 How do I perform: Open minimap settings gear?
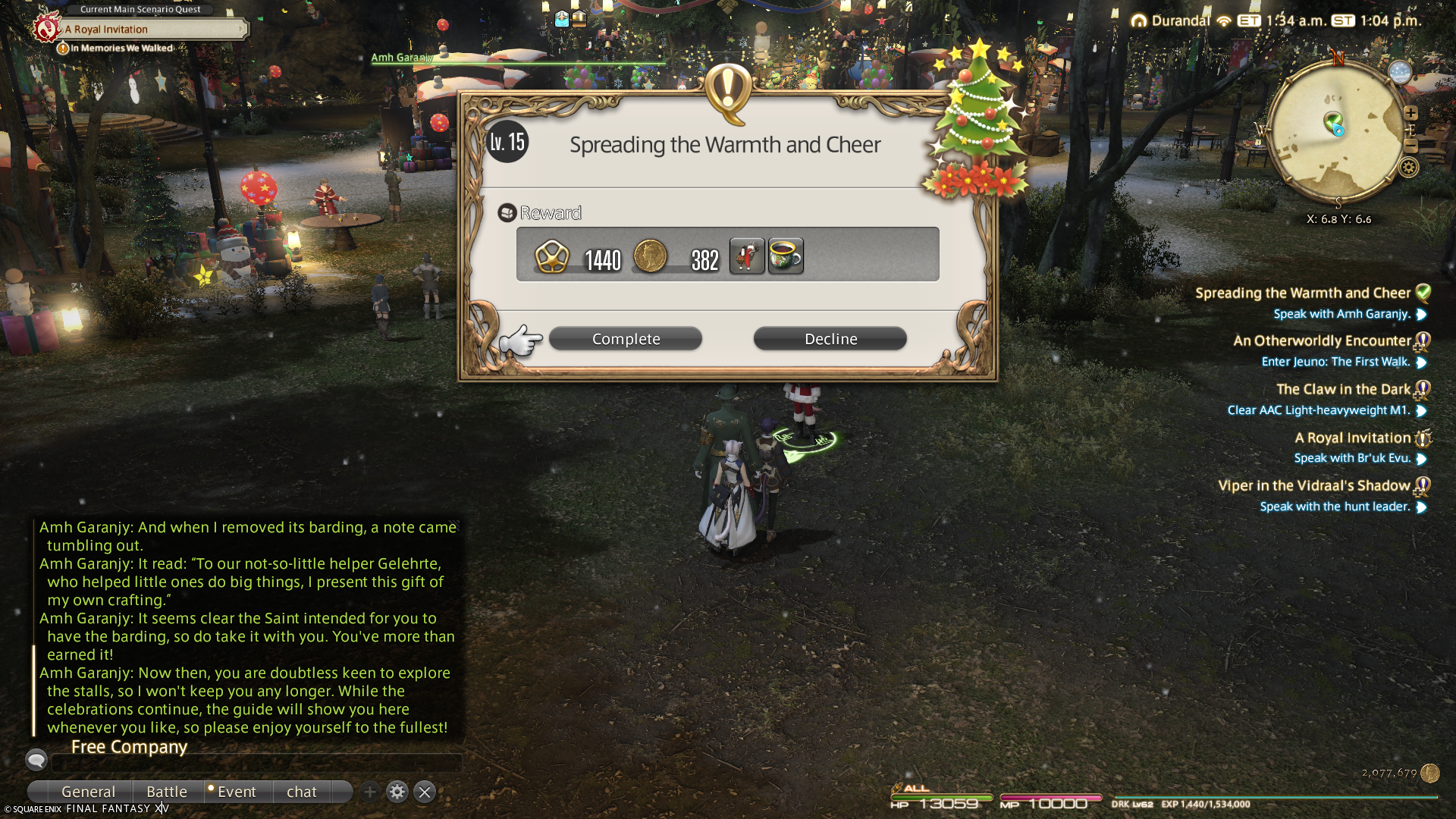pyautogui.click(x=1408, y=168)
